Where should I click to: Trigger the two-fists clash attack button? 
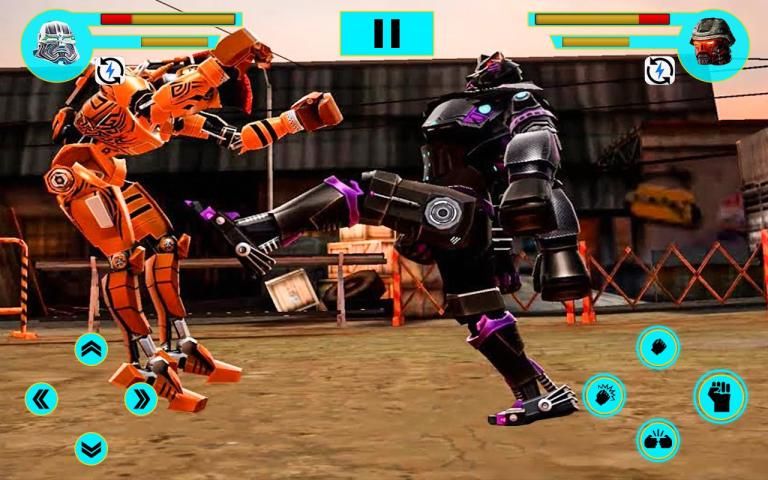658,441
